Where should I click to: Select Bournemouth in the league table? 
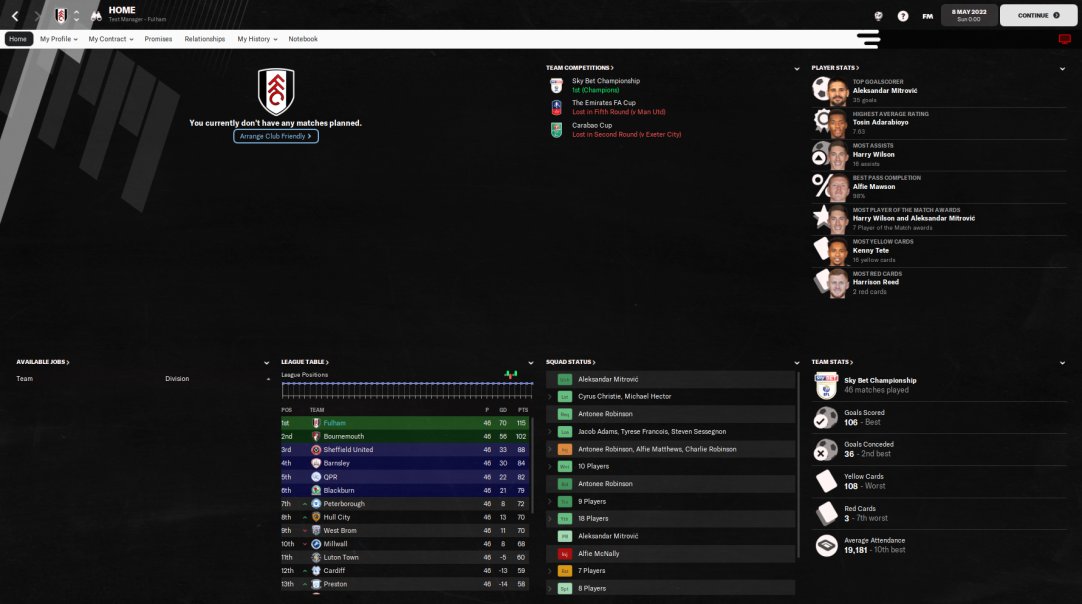click(344, 437)
